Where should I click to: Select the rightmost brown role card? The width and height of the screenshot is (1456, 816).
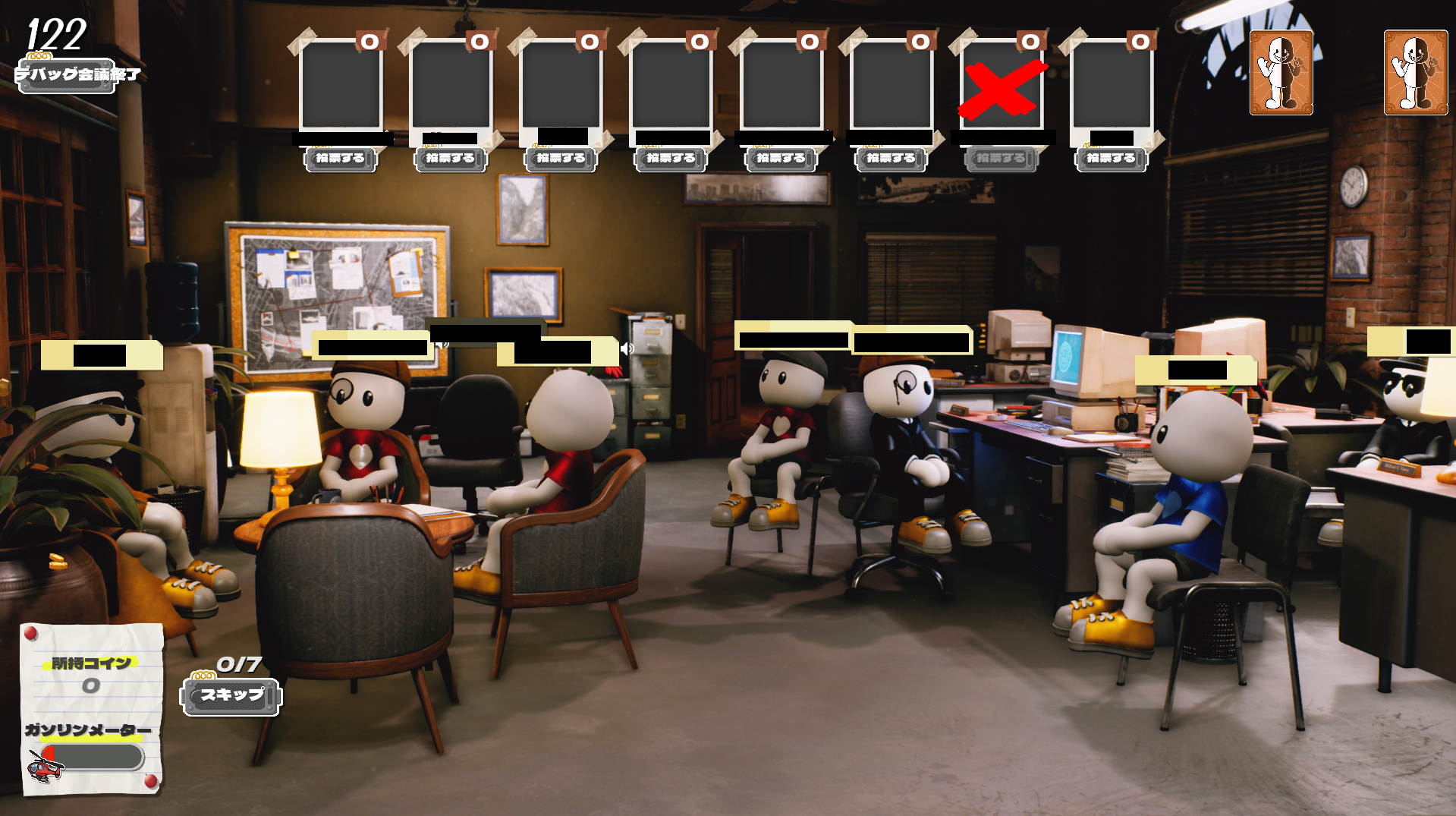[x=1416, y=72]
